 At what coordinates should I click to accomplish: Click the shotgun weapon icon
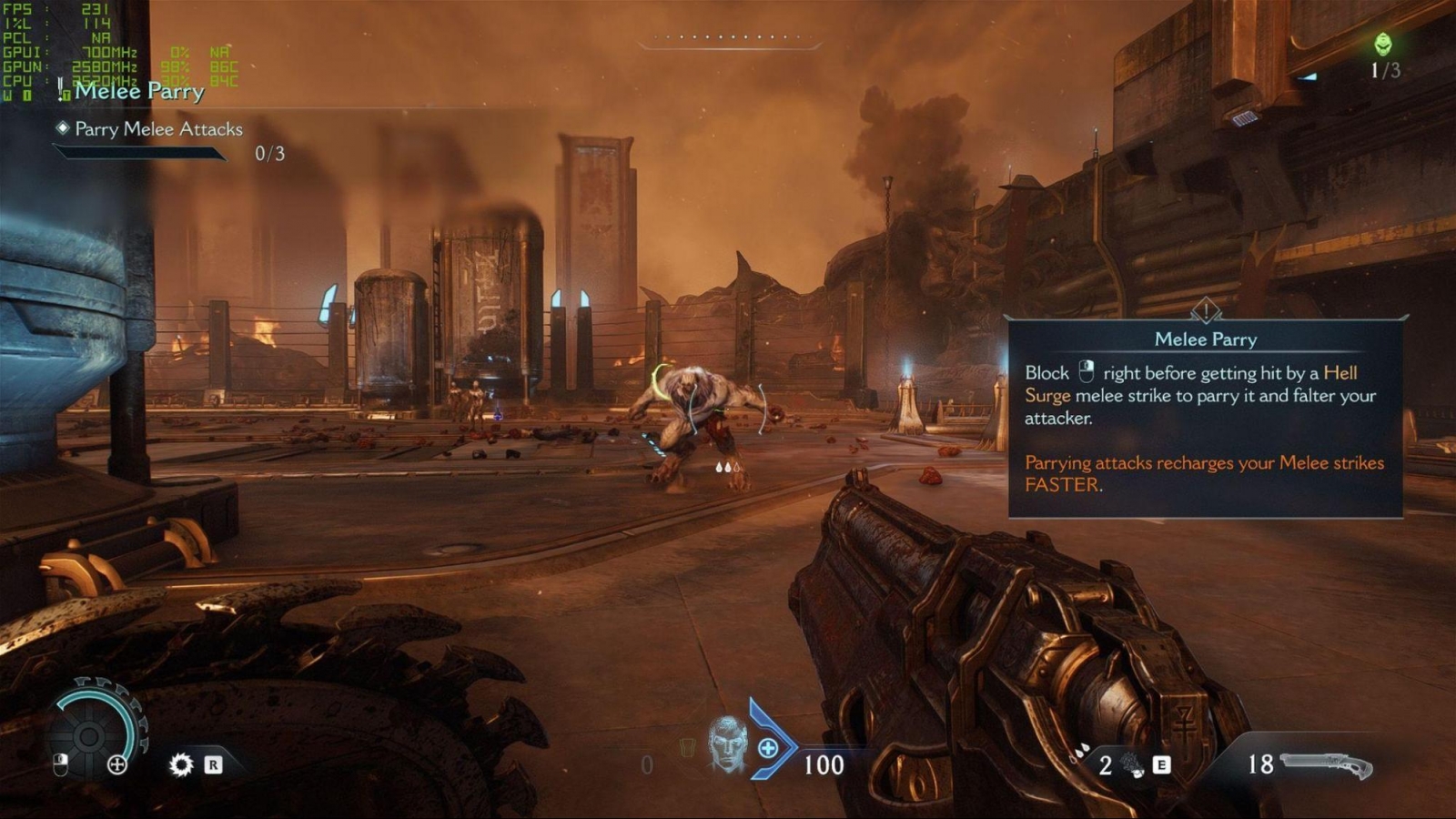pos(1327,764)
